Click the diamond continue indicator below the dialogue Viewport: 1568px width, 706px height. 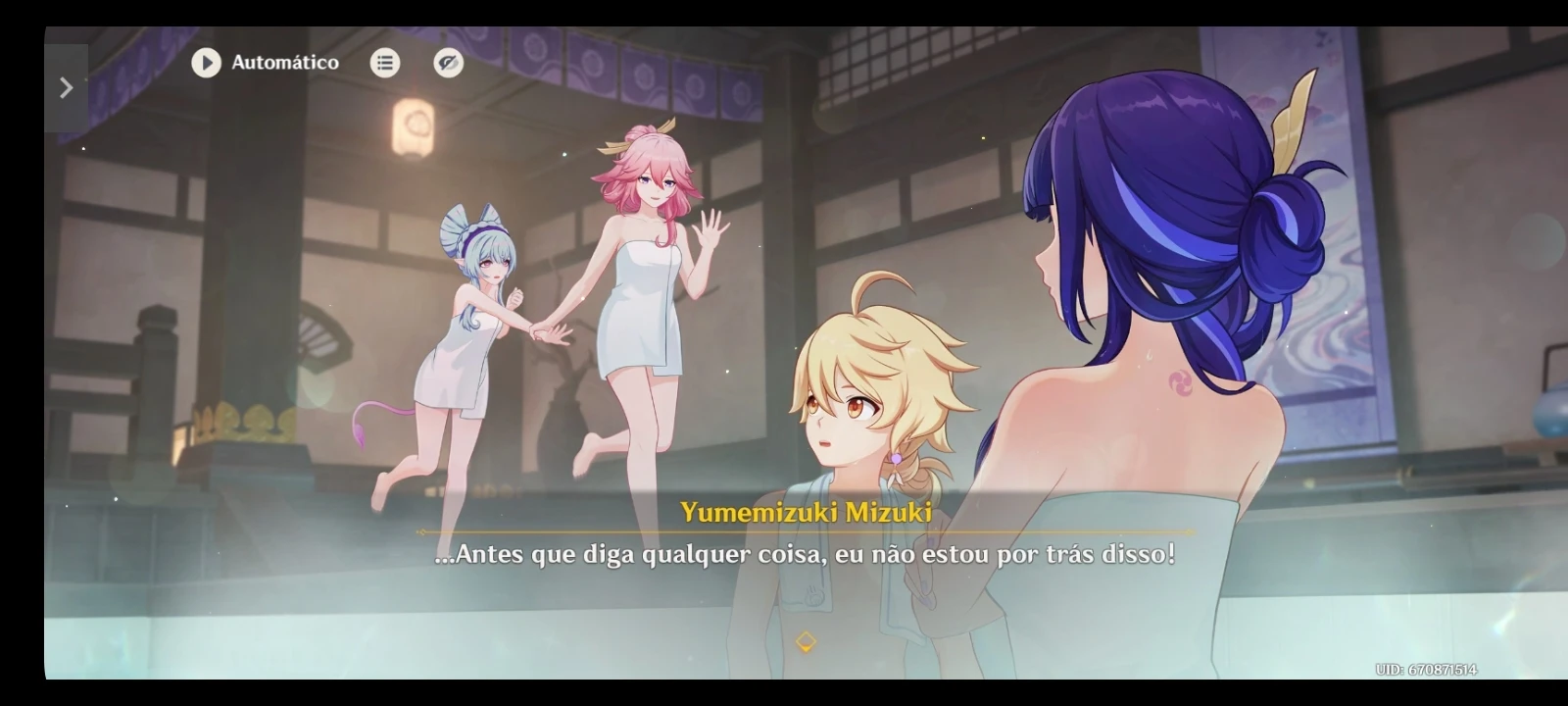(x=806, y=644)
